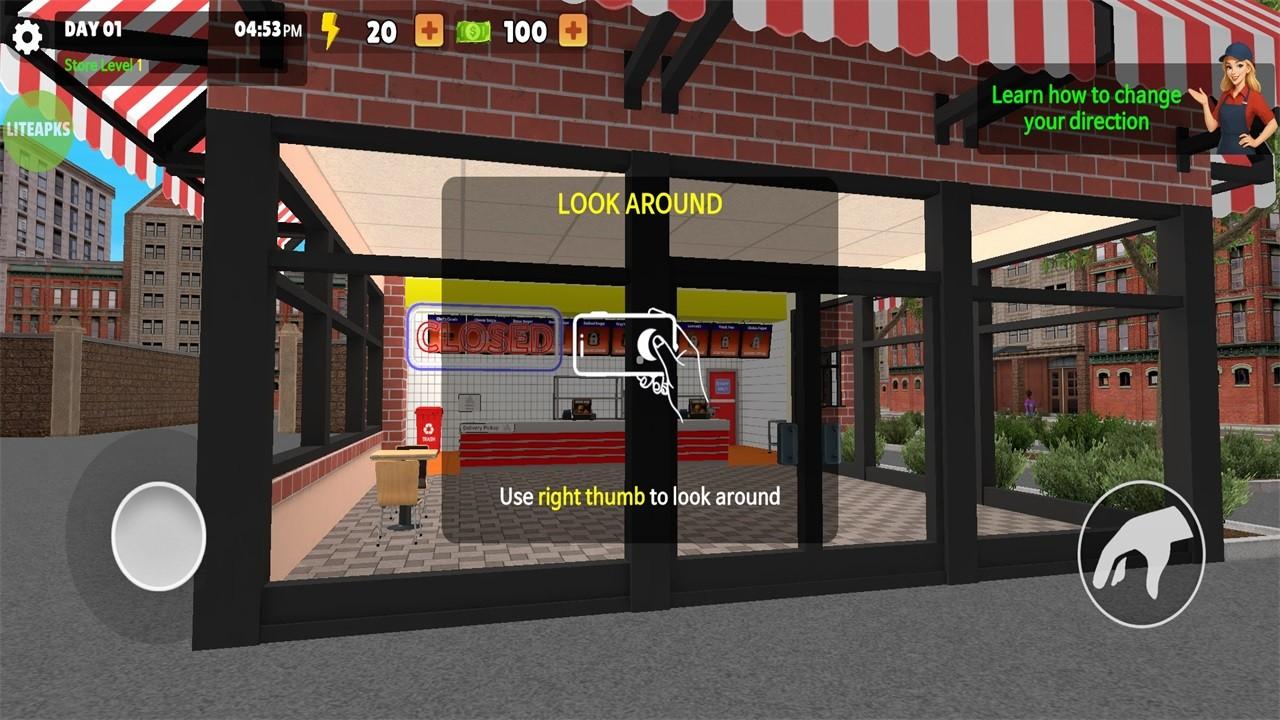Viewport: 1280px width, 720px height.
Task: Click the DAY 01 label
Action: (95, 29)
